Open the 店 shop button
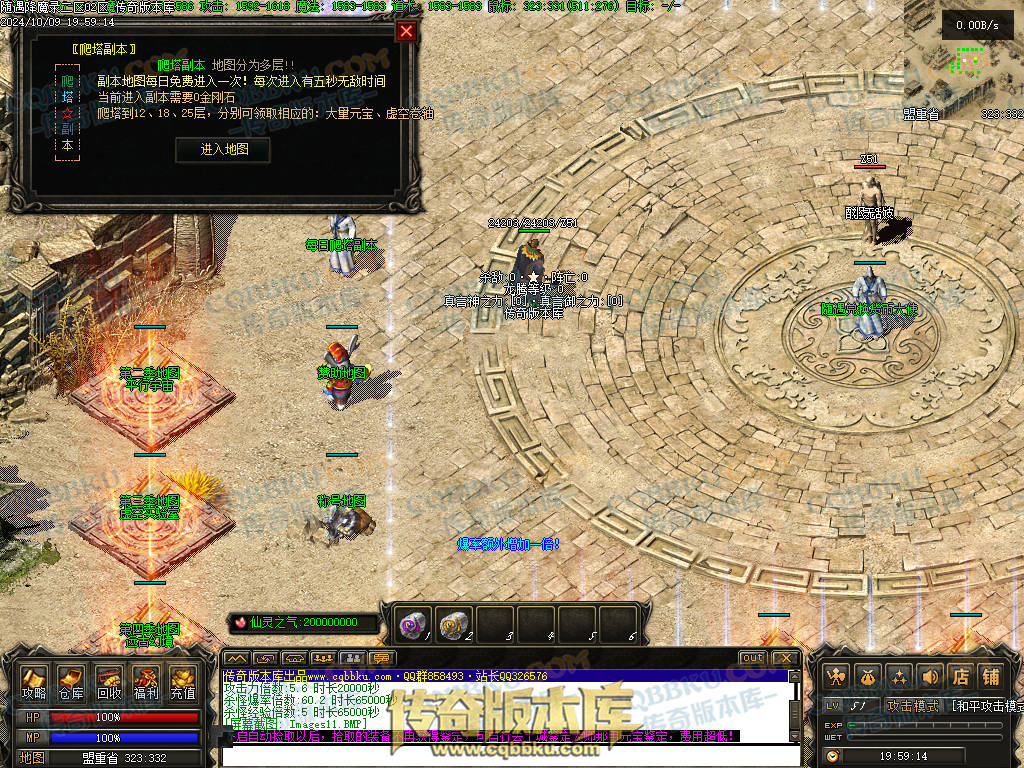Image resolution: width=1024 pixels, height=768 pixels. 960,676
